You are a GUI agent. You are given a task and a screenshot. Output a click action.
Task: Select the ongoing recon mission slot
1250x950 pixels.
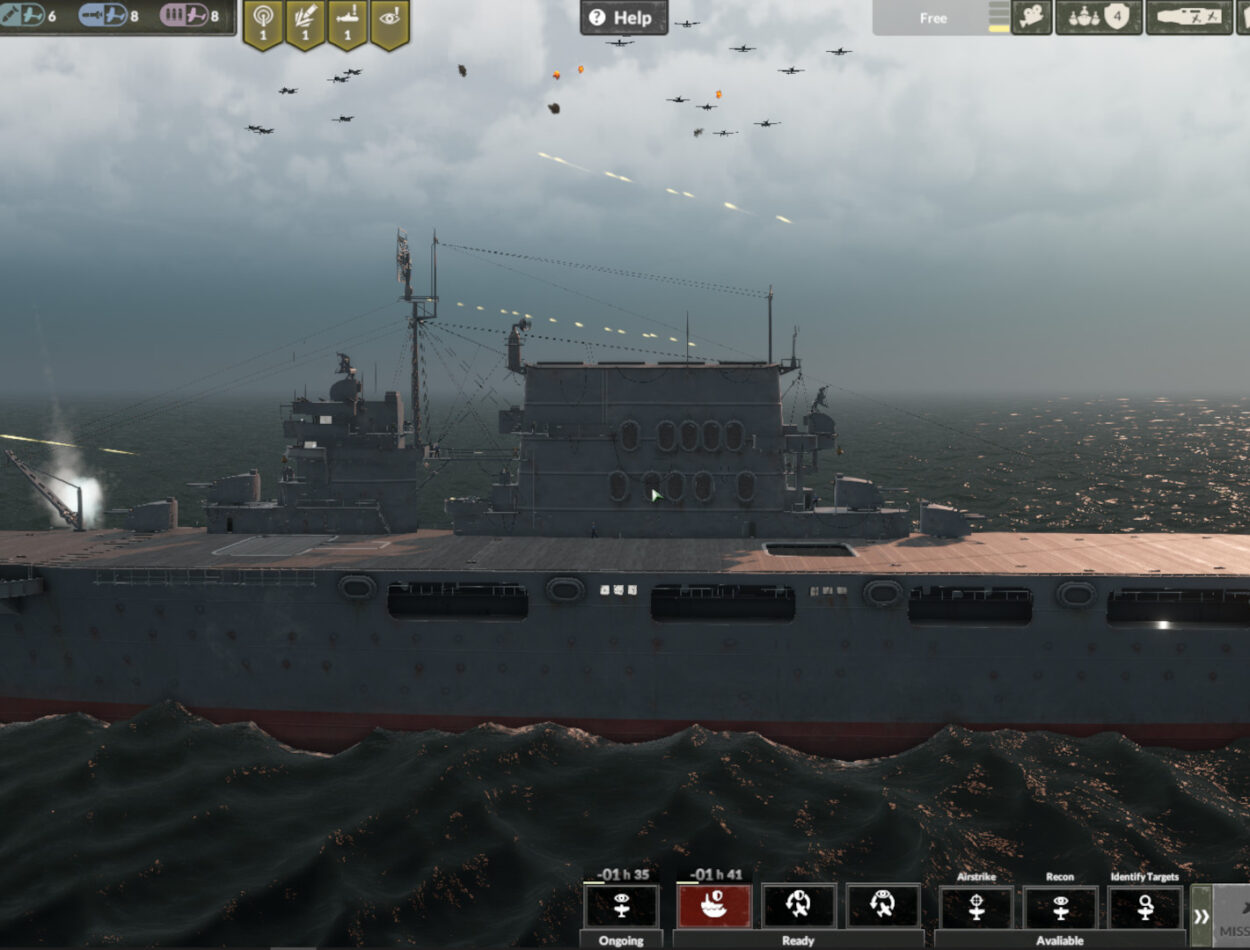621,905
